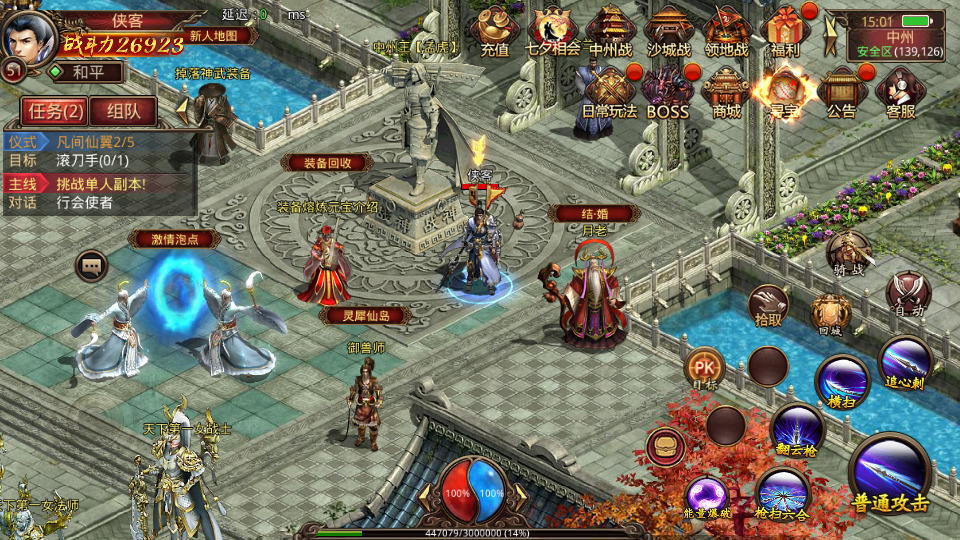Open the 商城 shop
This screenshot has width=960, height=540.
725,92
